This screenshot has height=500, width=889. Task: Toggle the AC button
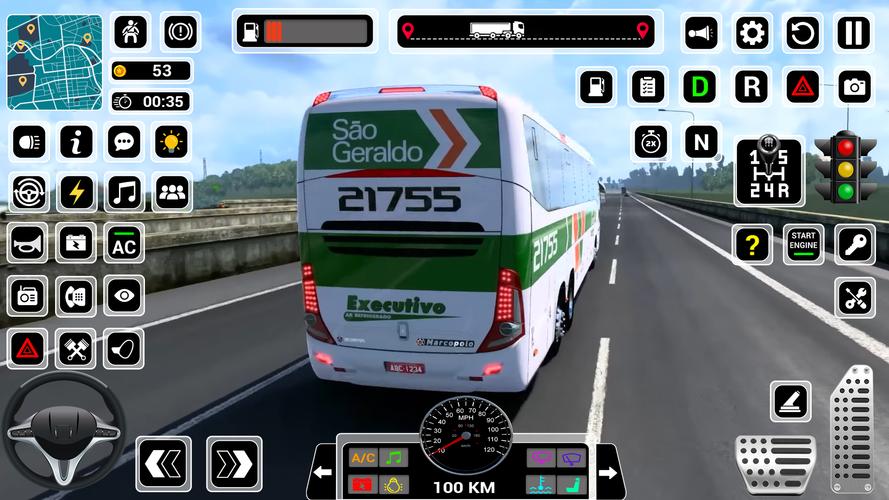pos(124,243)
